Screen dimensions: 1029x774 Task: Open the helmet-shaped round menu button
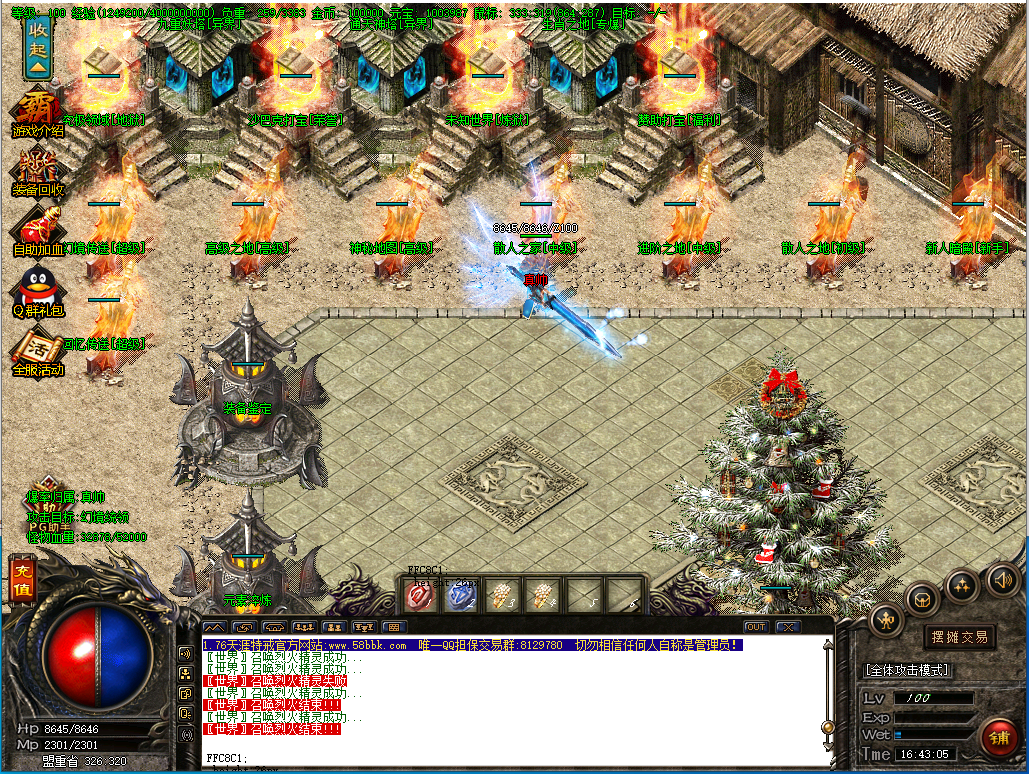[922, 599]
